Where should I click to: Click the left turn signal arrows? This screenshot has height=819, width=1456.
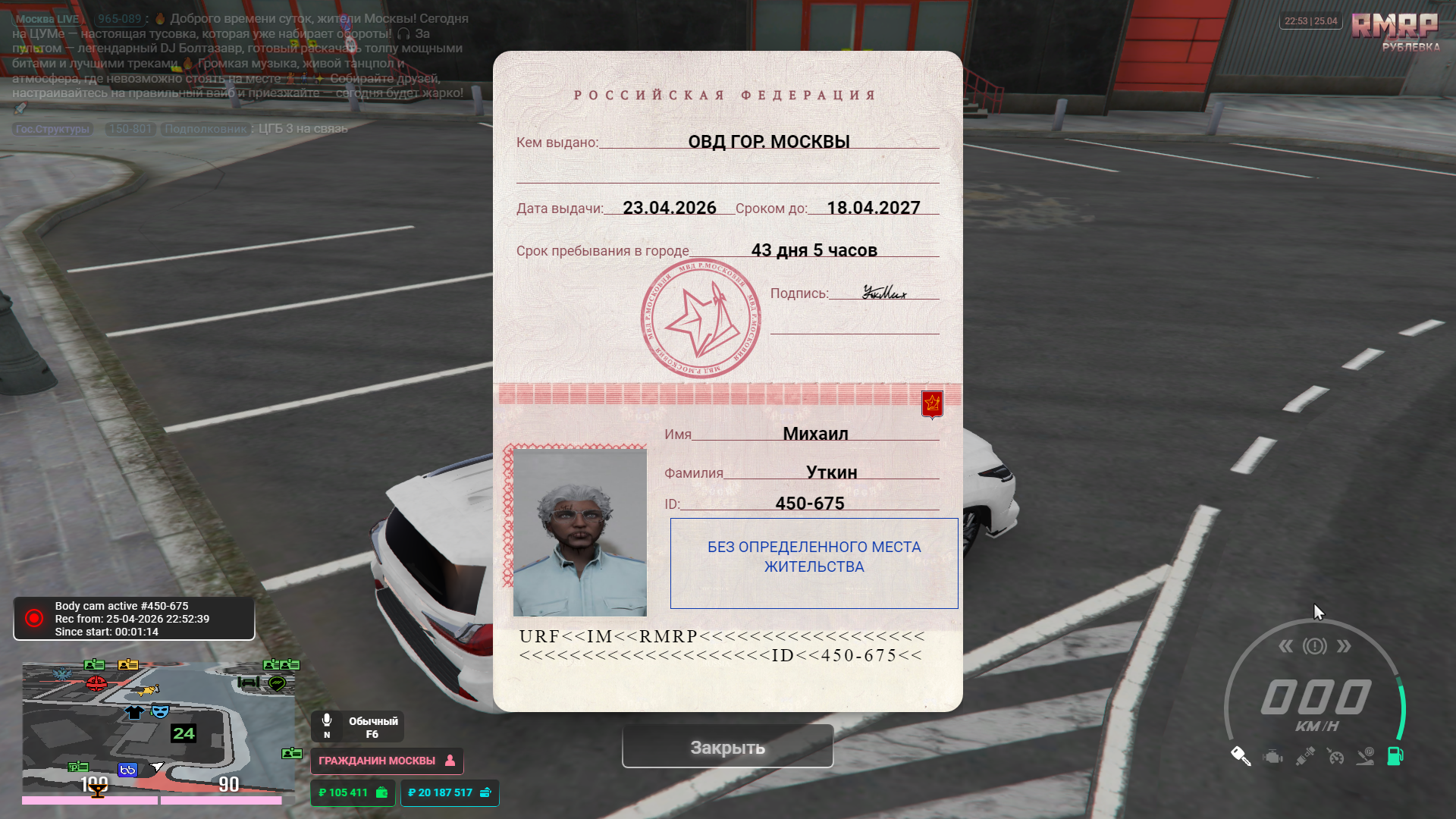click(x=1286, y=646)
